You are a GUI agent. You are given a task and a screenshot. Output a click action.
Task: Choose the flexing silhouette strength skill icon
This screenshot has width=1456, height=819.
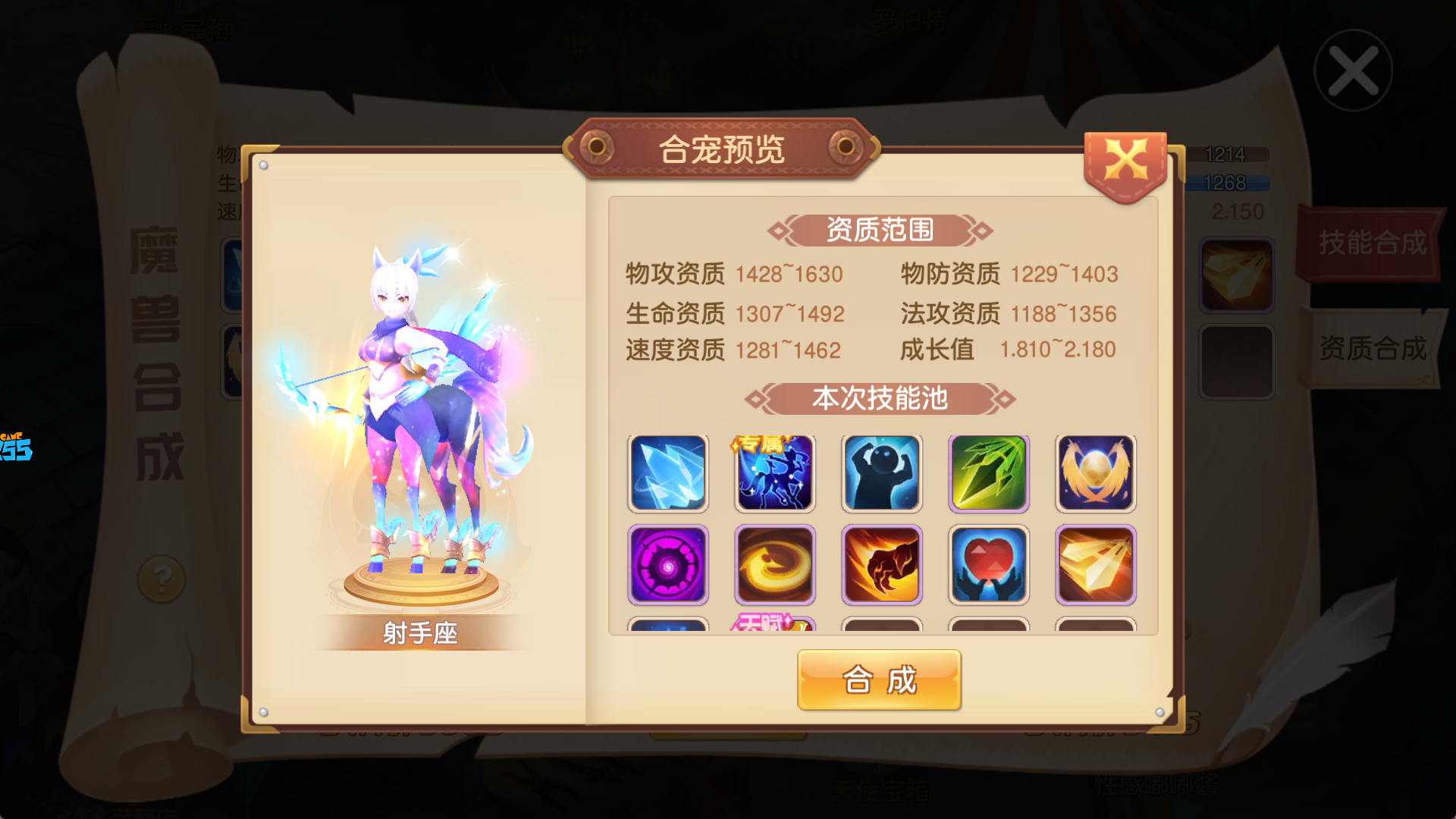(882, 473)
